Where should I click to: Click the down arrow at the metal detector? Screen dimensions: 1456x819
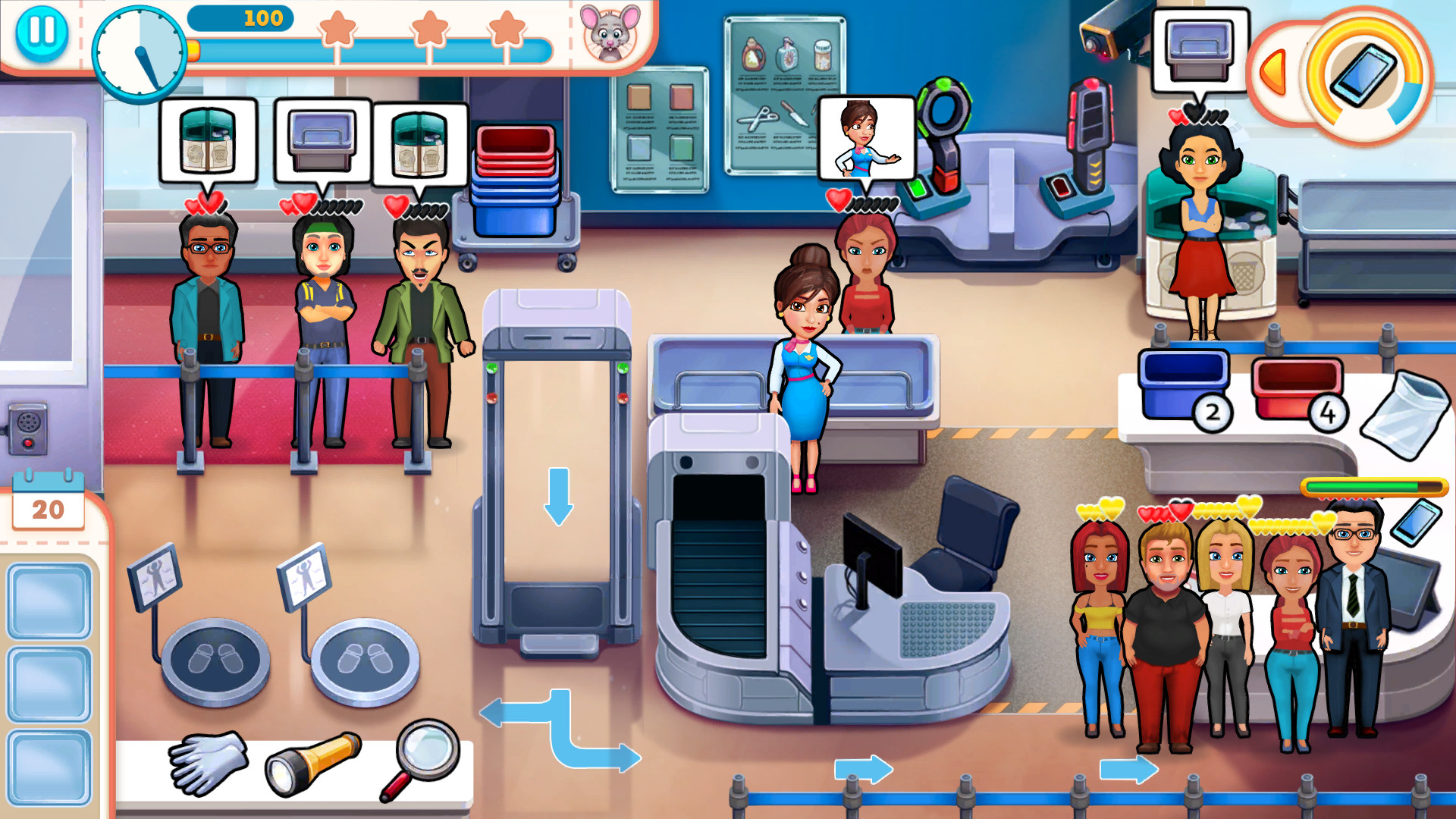559,497
